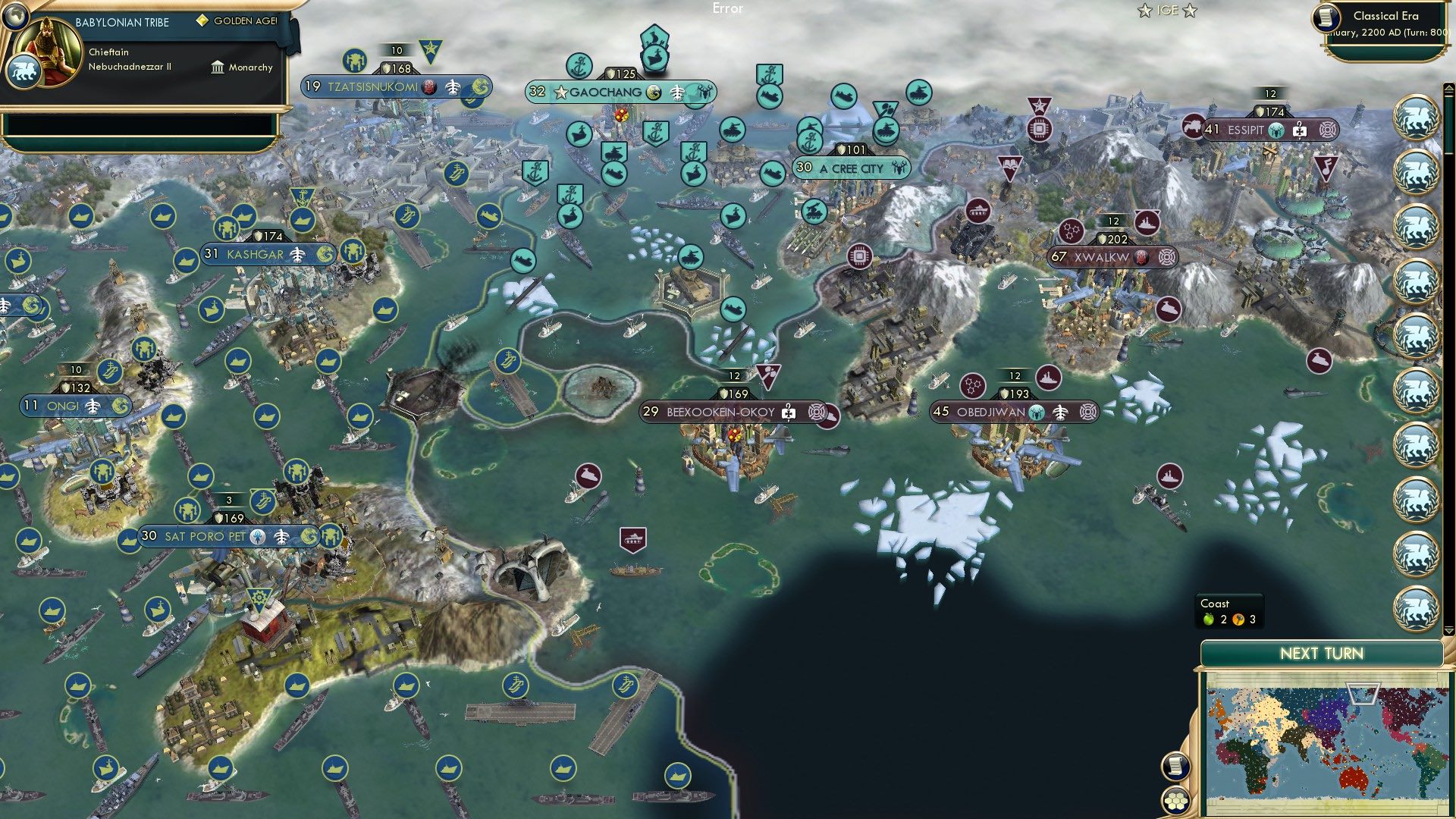Screen dimensions: 1456x819
Task: Click the Golden Age diamond indicator
Action: pos(202,21)
